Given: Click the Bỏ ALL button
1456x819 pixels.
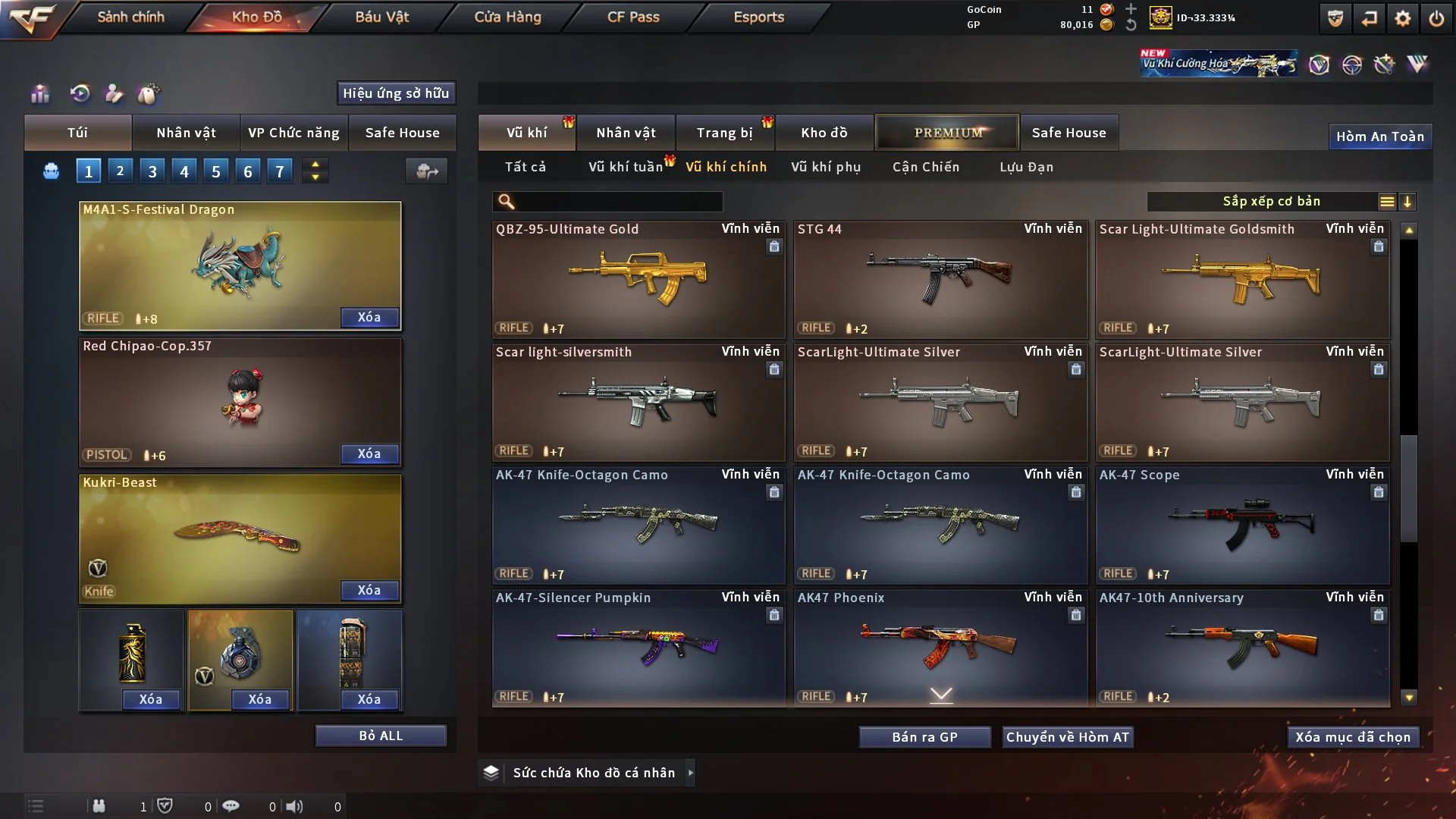Looking at the screenshot, I should [381, 736].
